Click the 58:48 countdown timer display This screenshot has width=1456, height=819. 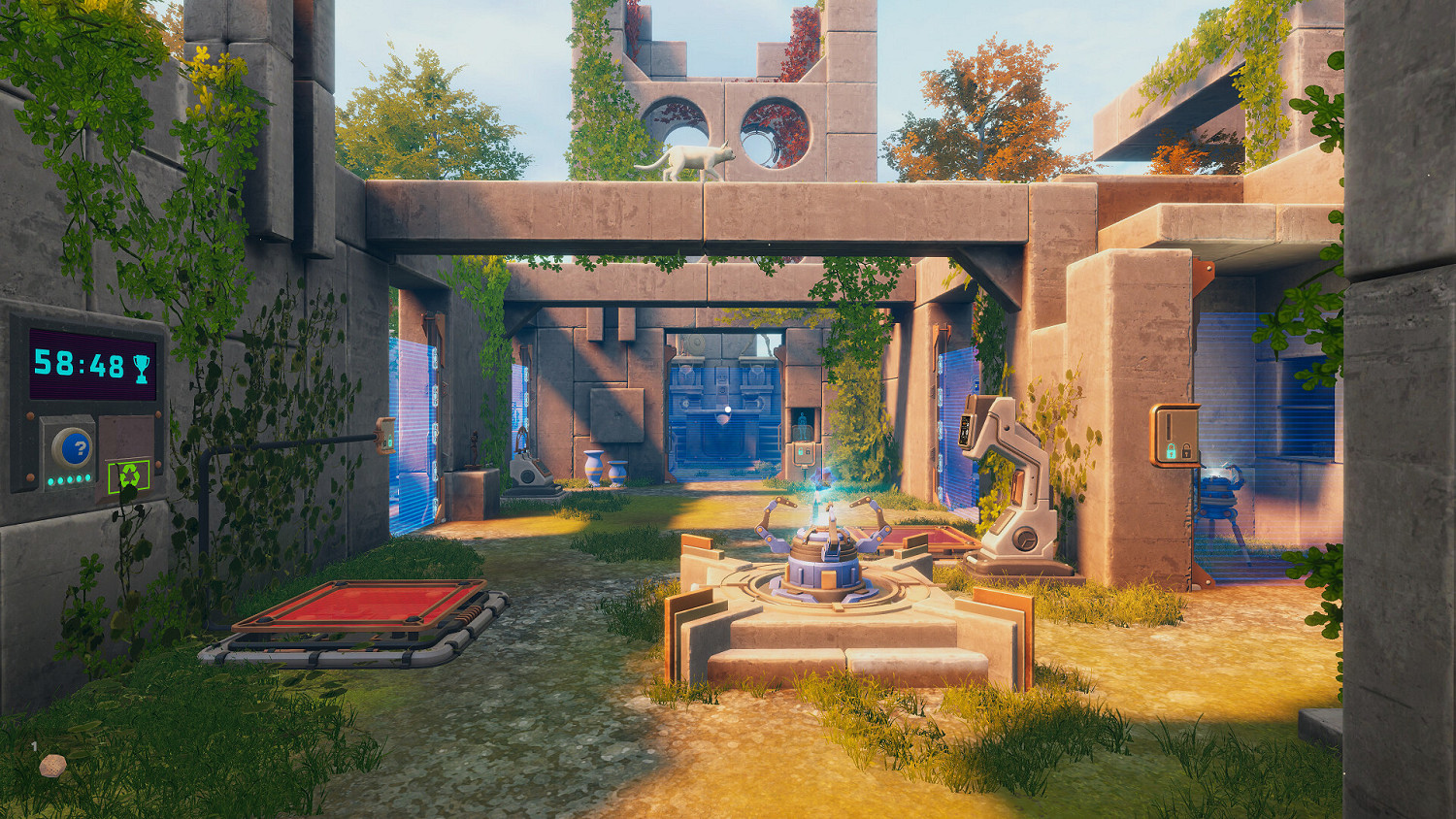[x=80, y=365]
